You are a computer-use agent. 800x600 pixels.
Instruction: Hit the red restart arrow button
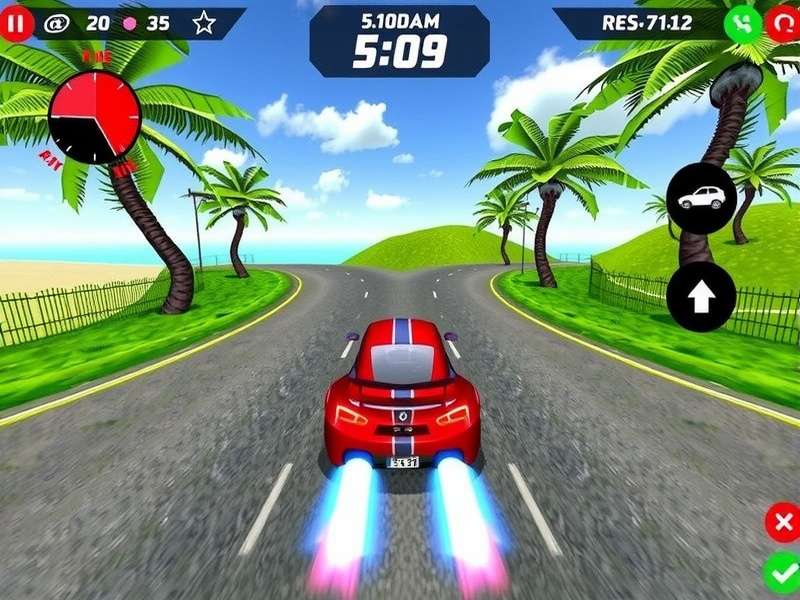[783, 23]
